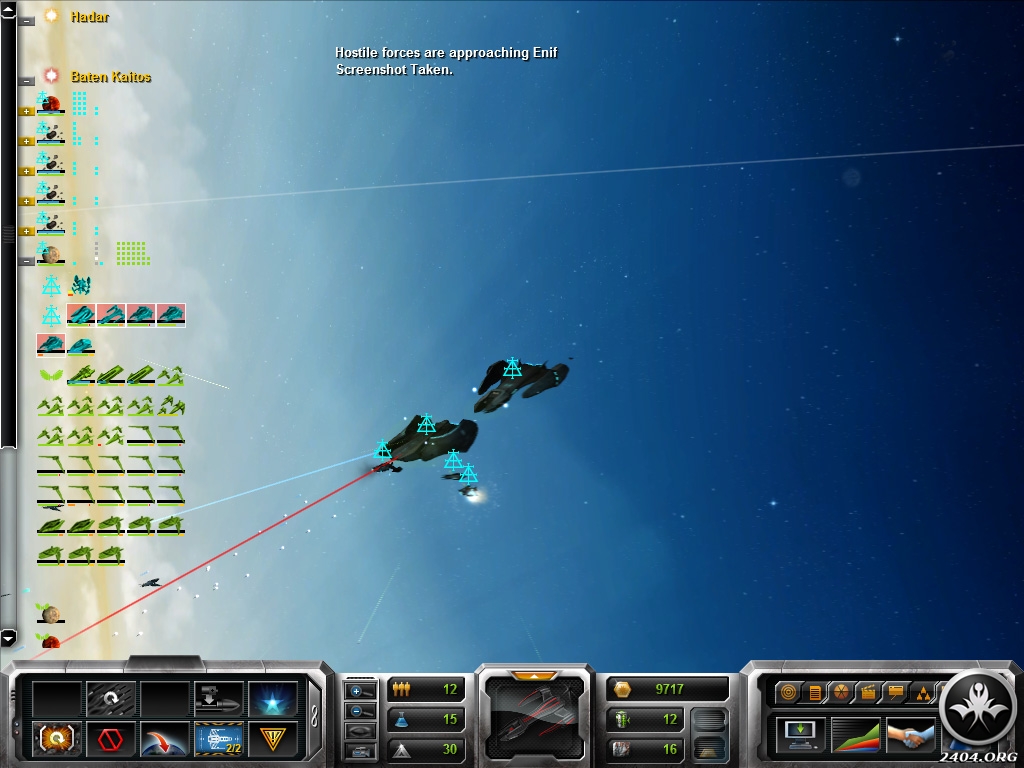This screenshot has width=1024, height=768.
Task: Click the bullseye target icon in the top row
Action: tap(789, 691)
